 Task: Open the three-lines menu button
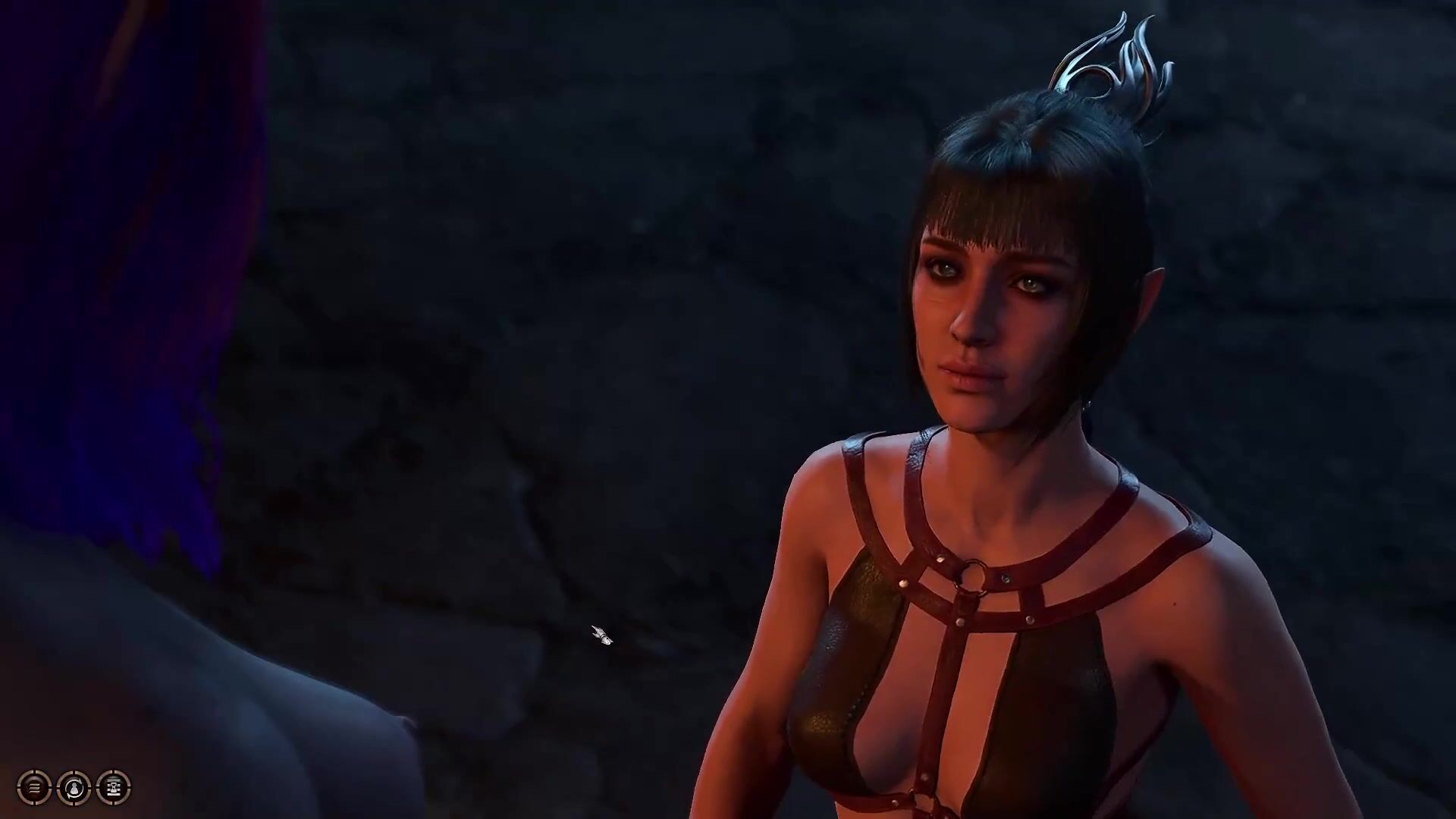coord(34,788)
